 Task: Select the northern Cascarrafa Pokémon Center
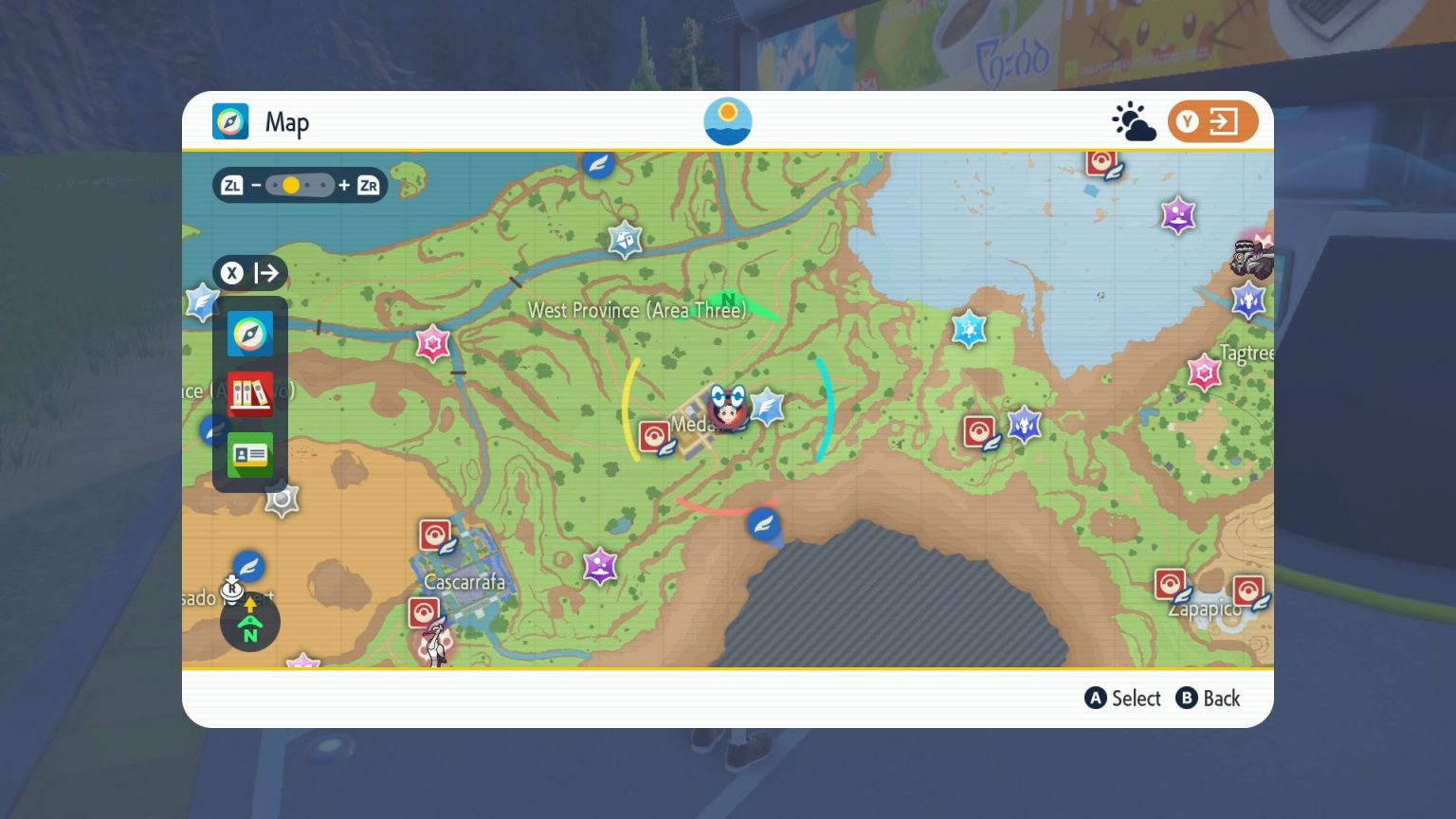tap(435, 537)
